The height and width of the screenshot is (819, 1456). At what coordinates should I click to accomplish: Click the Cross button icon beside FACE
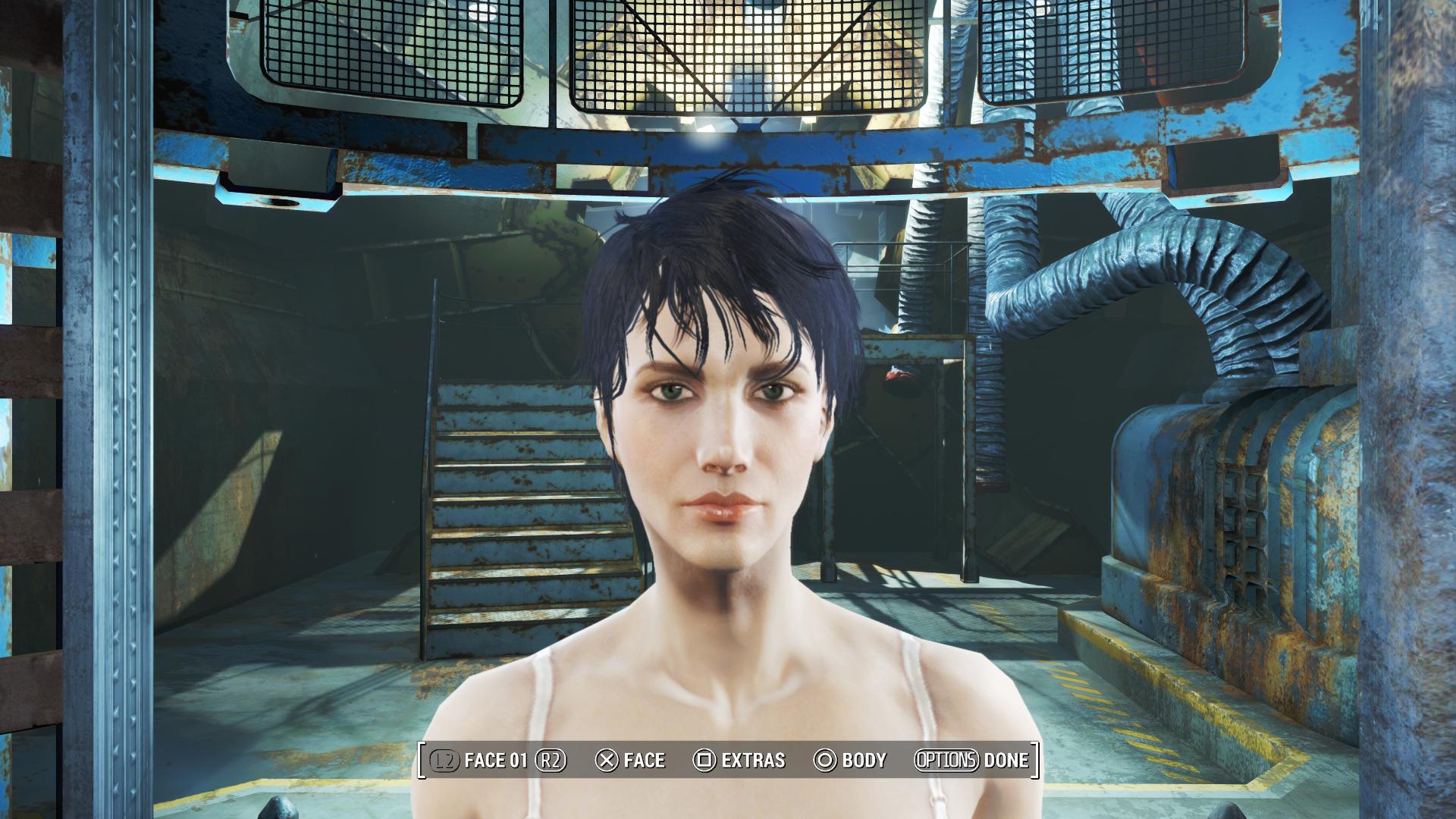(x=607, y=761)
